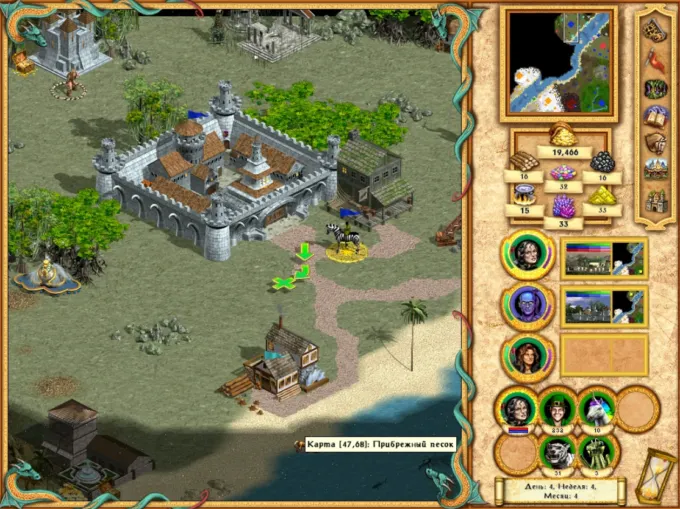Select the second town thumbnail
Viewport: 680px width, 509px height.
603,304
